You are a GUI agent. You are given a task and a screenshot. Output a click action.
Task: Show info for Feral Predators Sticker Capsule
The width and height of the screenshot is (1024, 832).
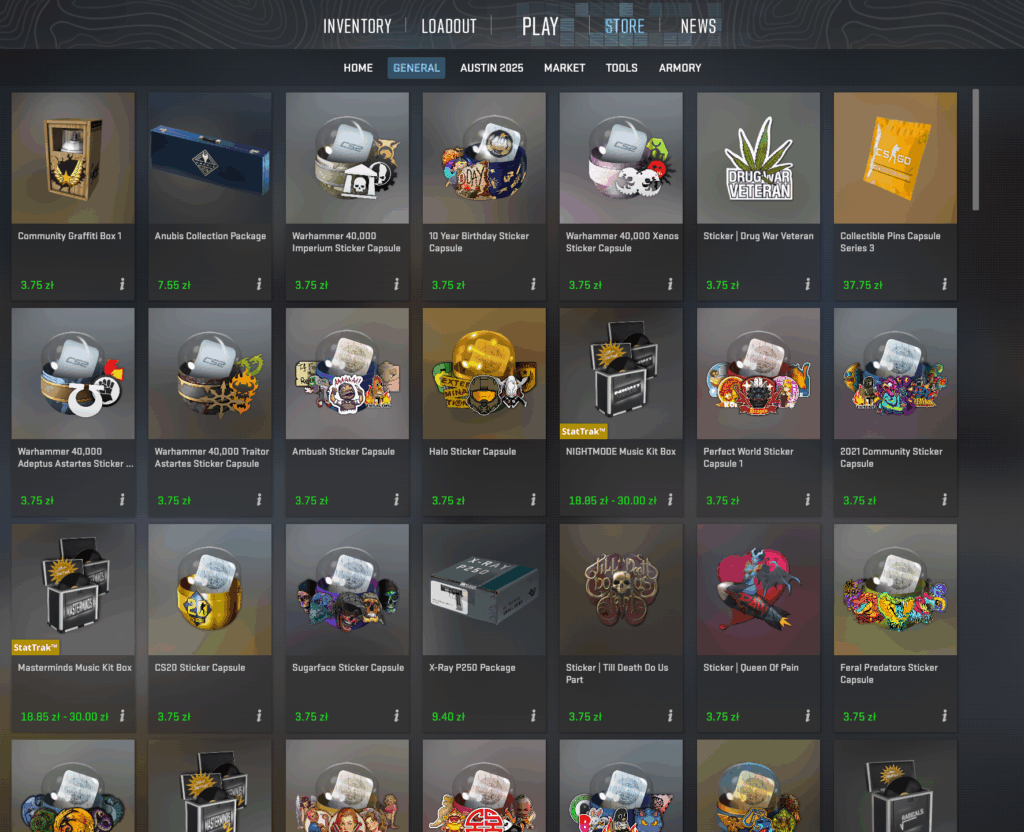click(944, 716)
